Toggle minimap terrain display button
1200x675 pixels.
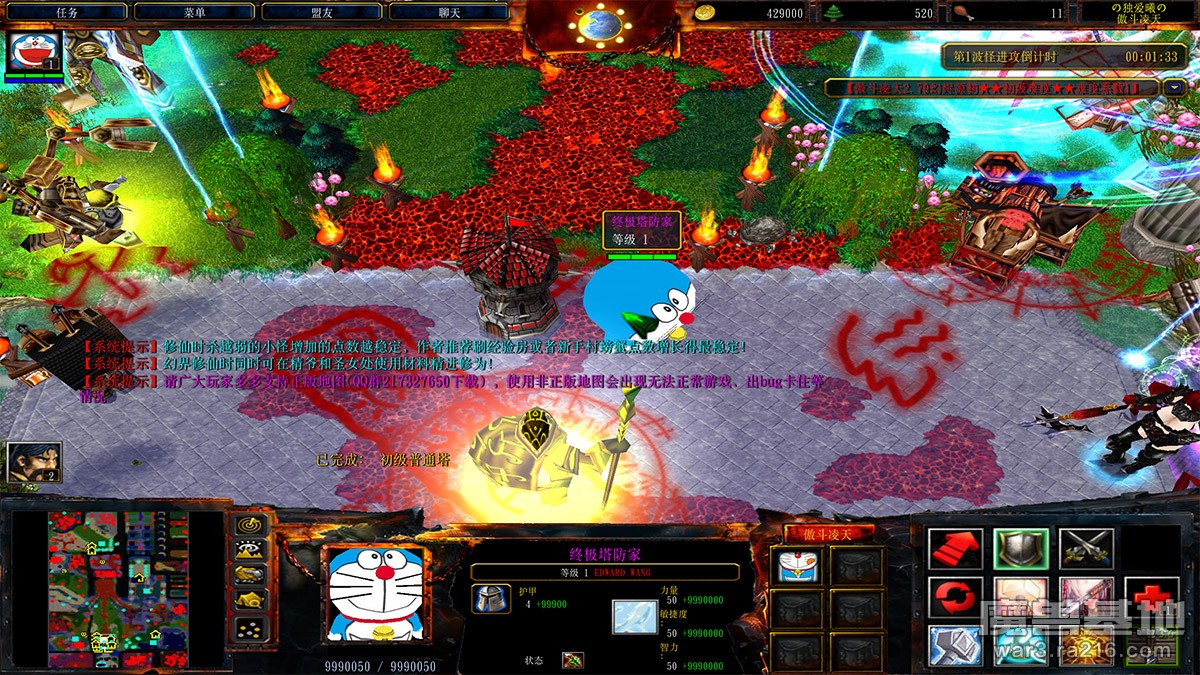click(250, 549)
